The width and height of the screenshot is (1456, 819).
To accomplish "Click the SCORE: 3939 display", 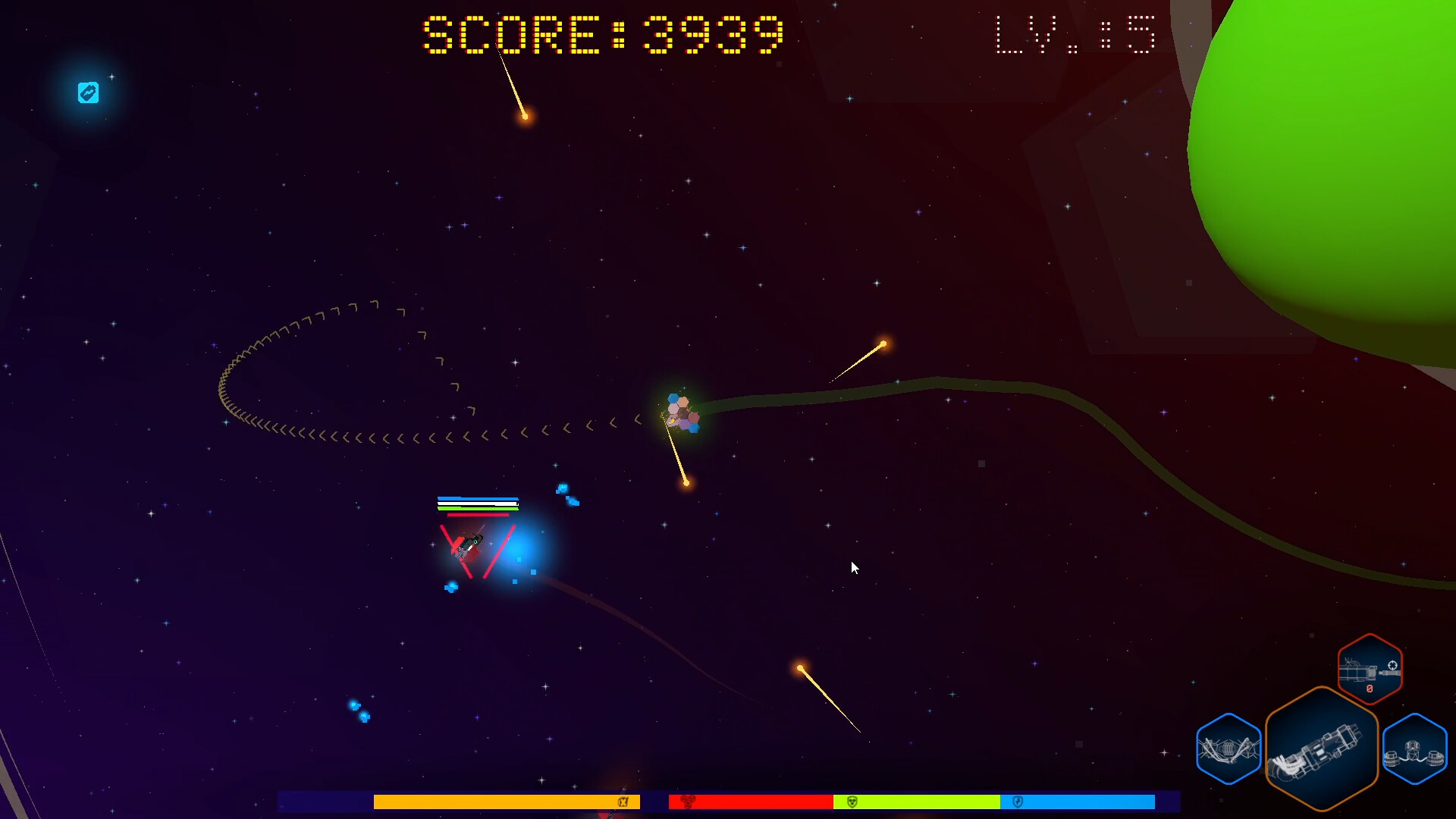I will (601, 34).
